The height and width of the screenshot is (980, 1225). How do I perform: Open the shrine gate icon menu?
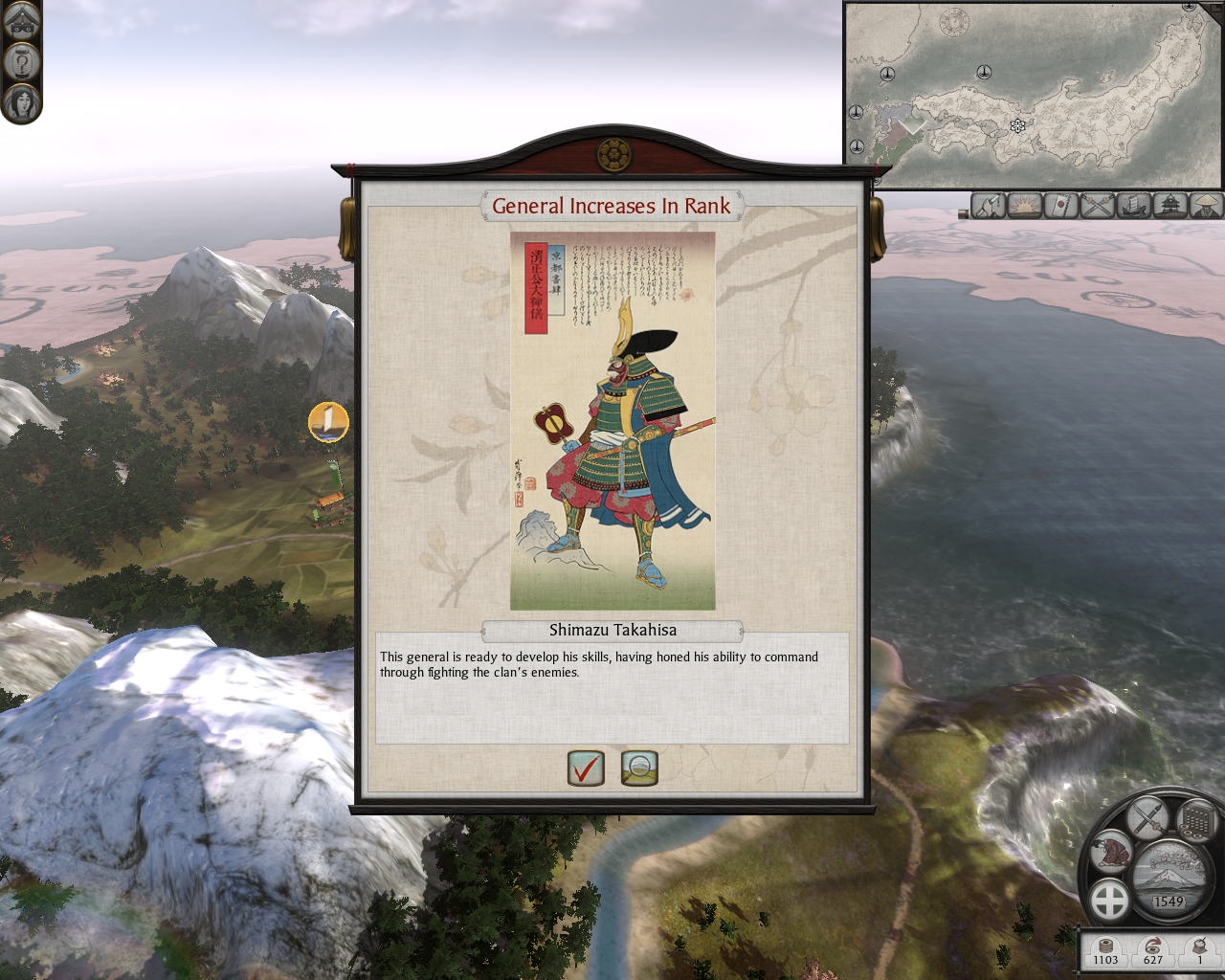[20, 21]
